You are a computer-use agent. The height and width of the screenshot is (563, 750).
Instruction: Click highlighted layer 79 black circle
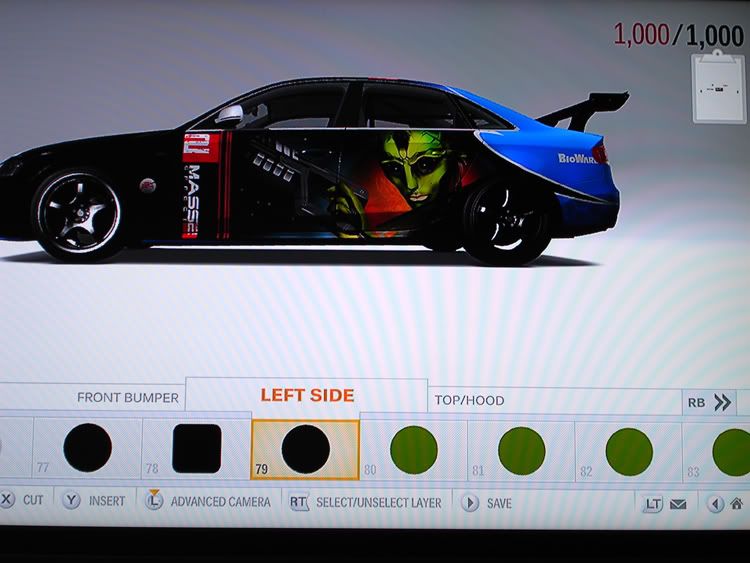(305, 449)
